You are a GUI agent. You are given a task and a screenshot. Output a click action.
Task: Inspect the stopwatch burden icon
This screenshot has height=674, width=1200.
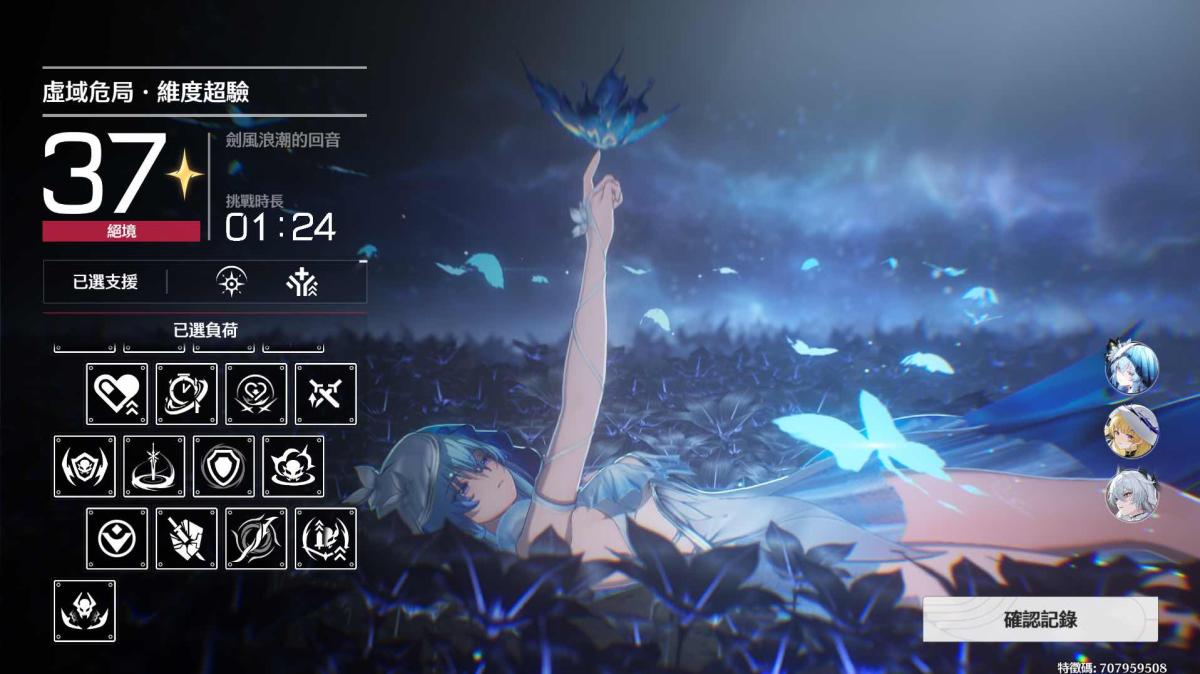pyautogui.click(x=186, y=394)
